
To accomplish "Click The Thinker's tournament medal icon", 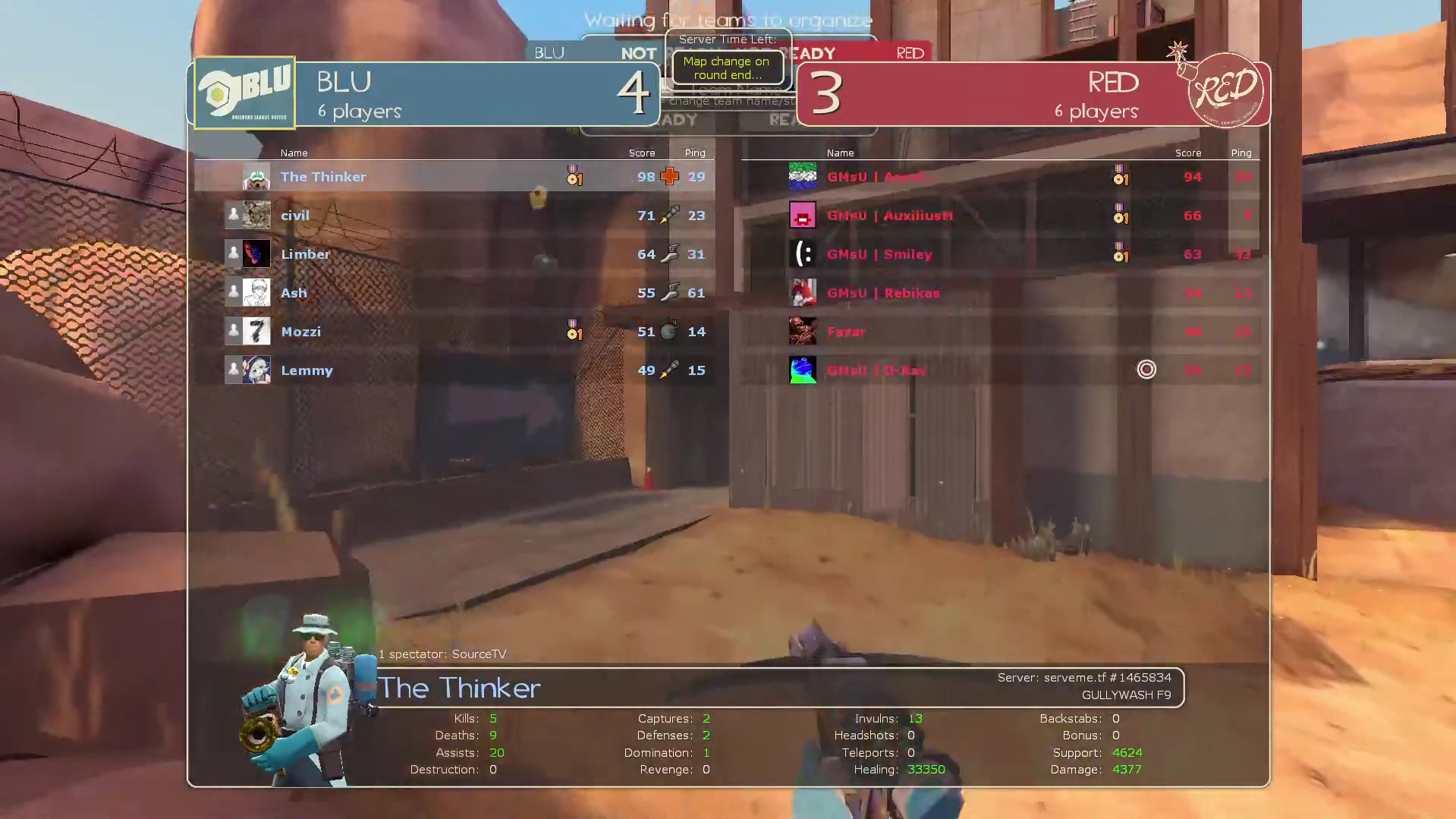I will (x=574, y=176).
